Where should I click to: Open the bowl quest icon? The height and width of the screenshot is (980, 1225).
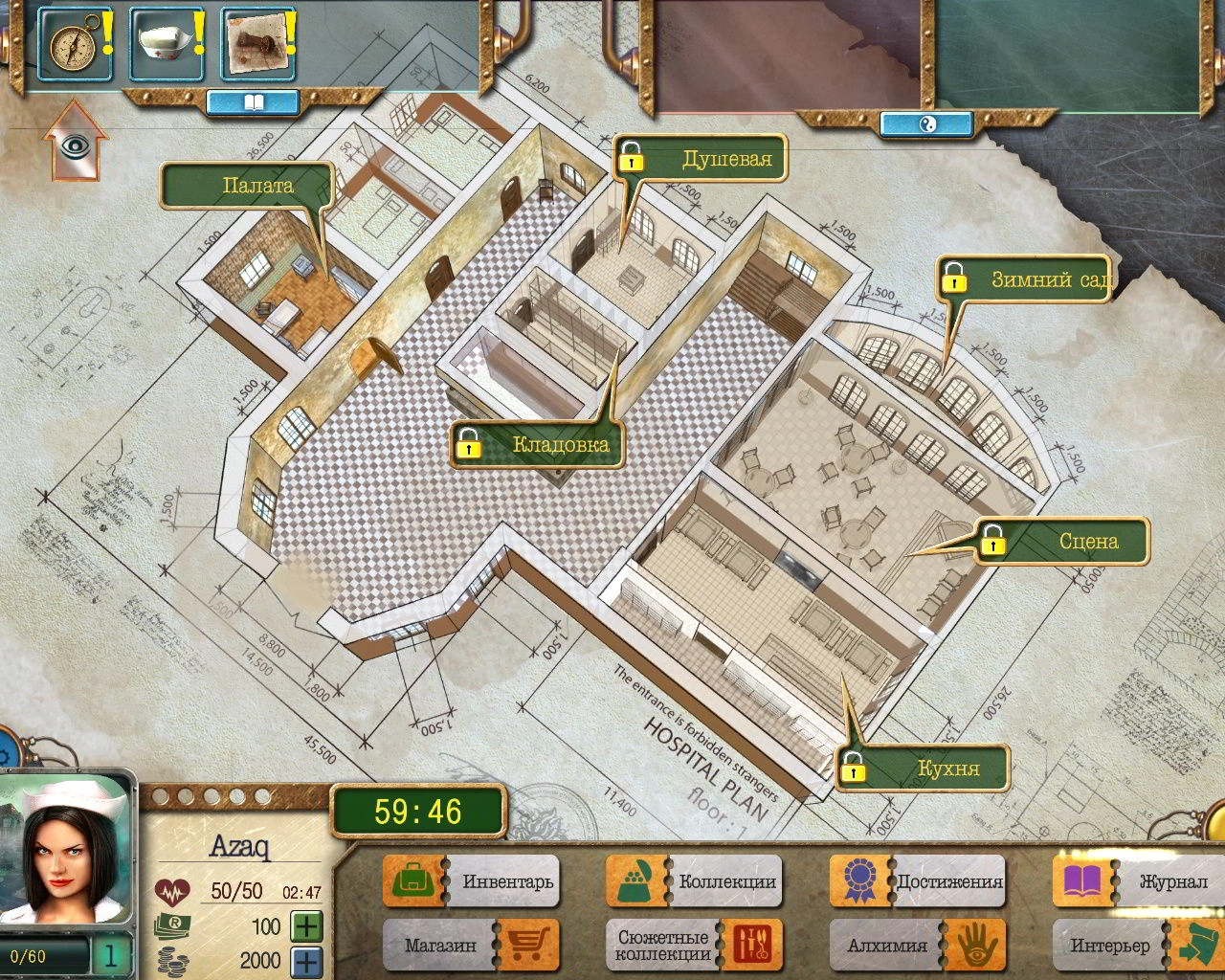click(165, 44)
